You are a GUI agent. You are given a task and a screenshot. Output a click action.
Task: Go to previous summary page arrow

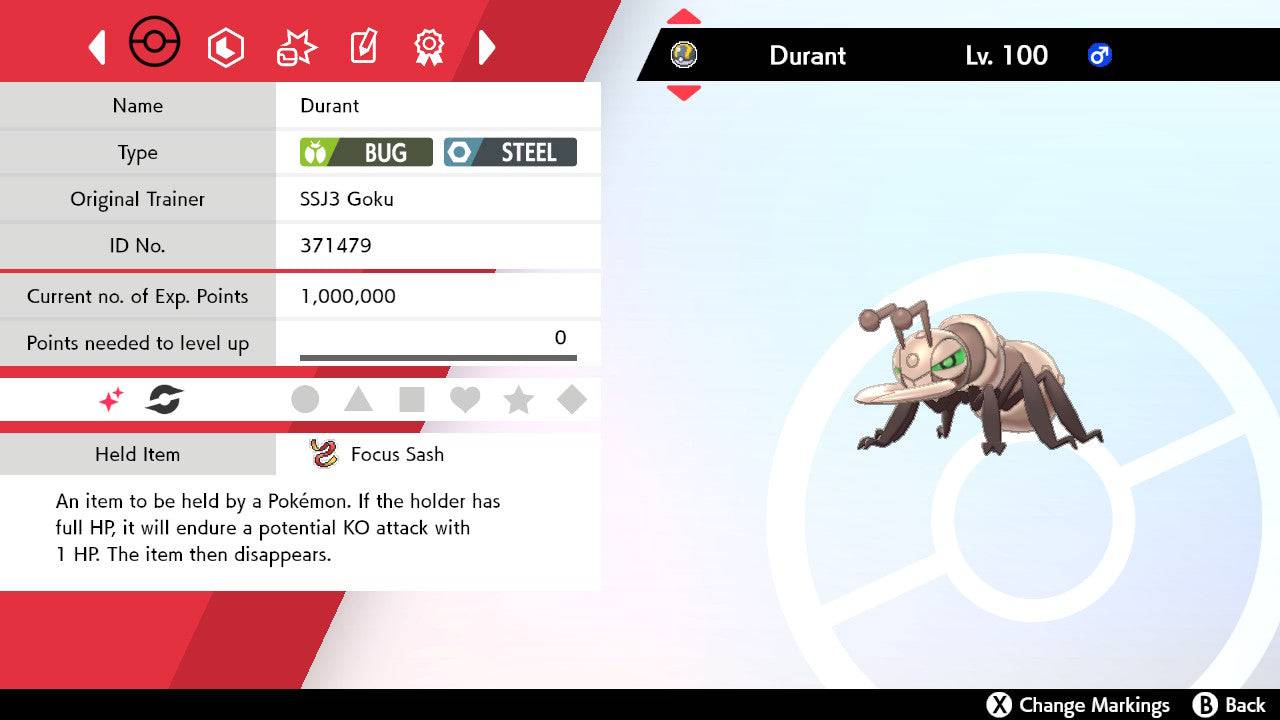[x=97, y=47]
